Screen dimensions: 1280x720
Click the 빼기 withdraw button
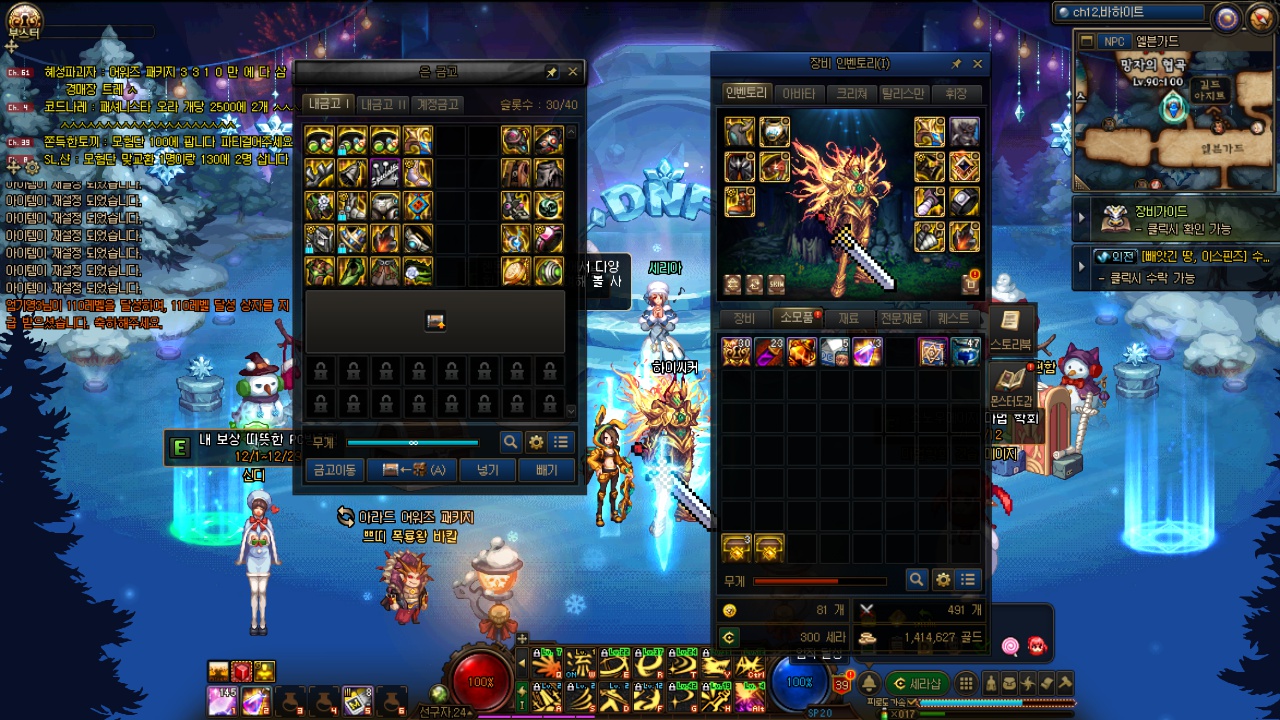546,470
